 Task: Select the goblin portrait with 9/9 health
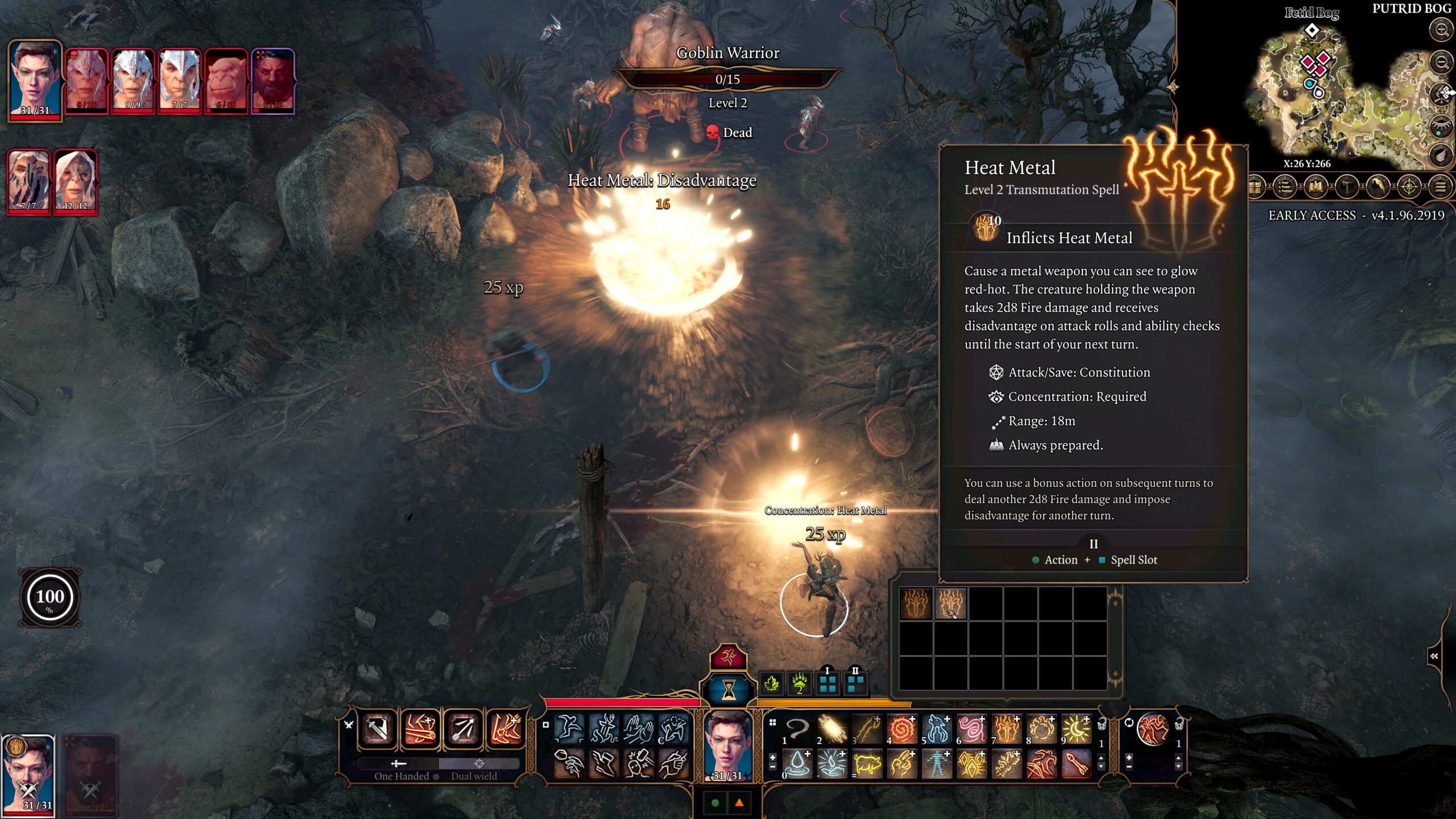click(x=133, y=80)
